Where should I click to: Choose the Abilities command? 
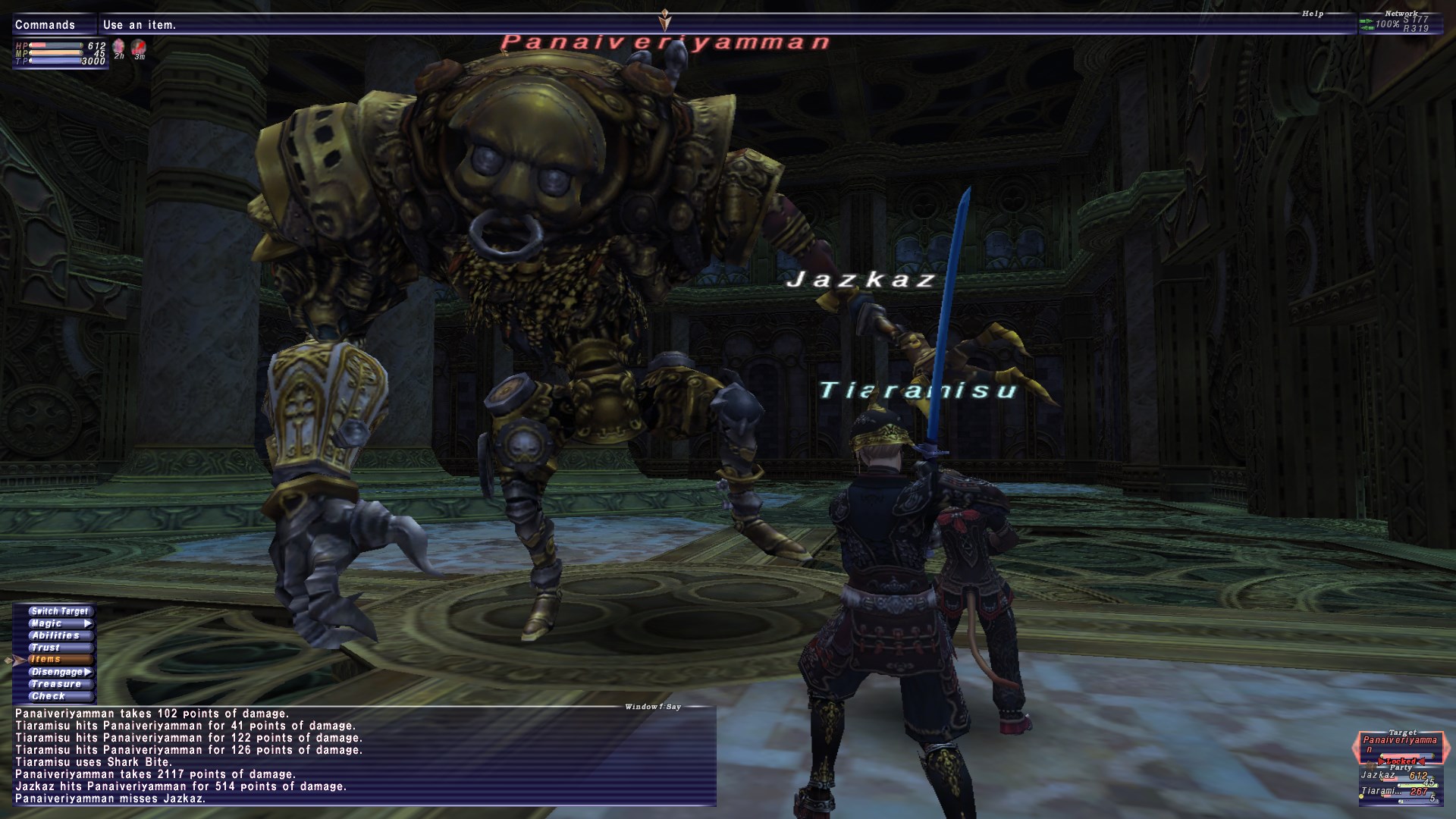(56, 635)
